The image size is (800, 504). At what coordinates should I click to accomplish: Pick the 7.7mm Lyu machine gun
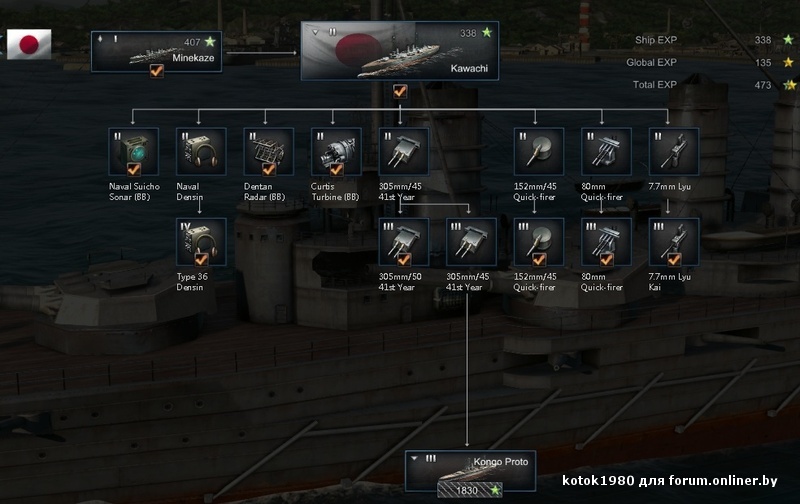674,152
